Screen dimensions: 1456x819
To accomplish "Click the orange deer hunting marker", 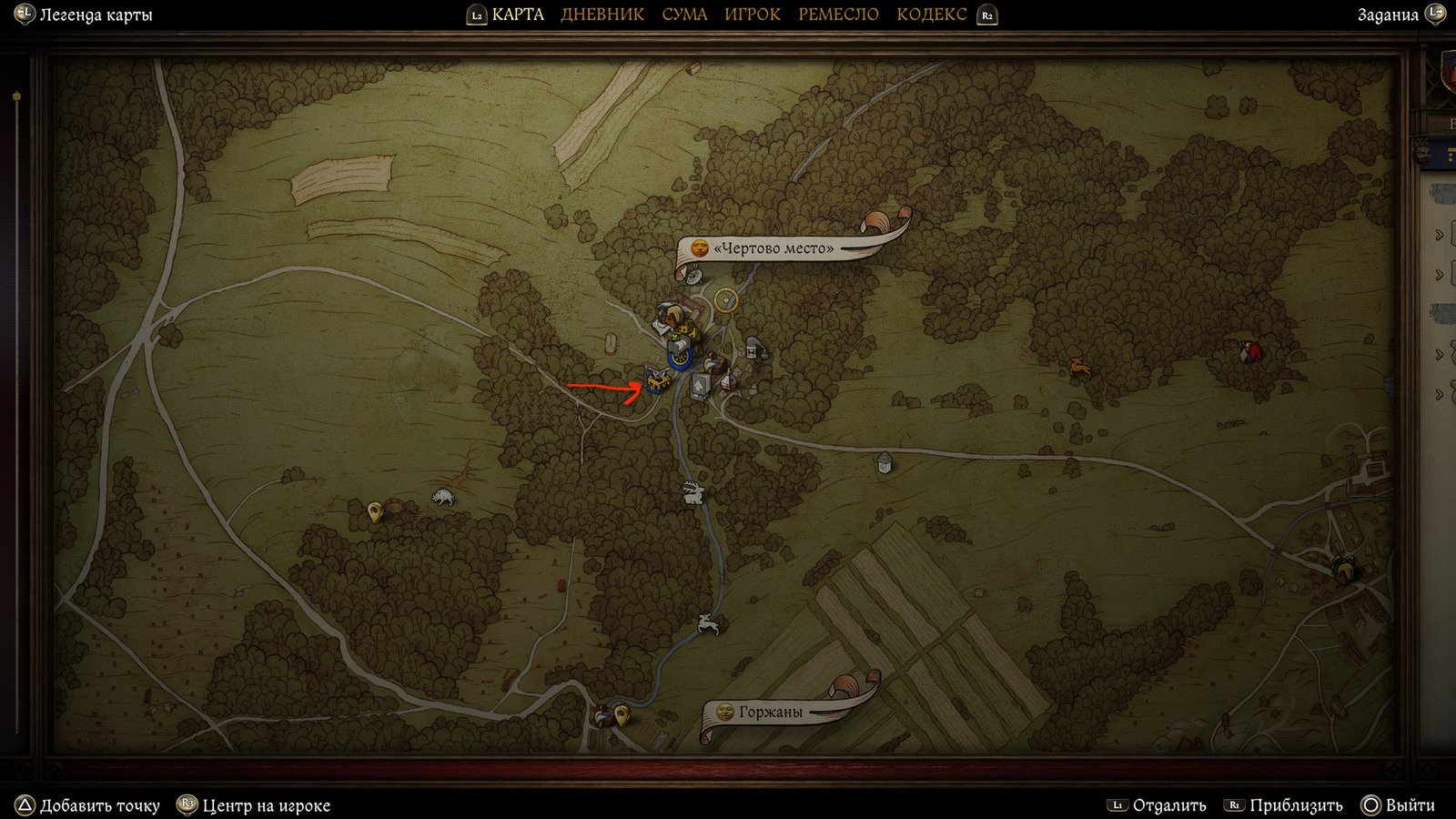I will click(1080, 368).
